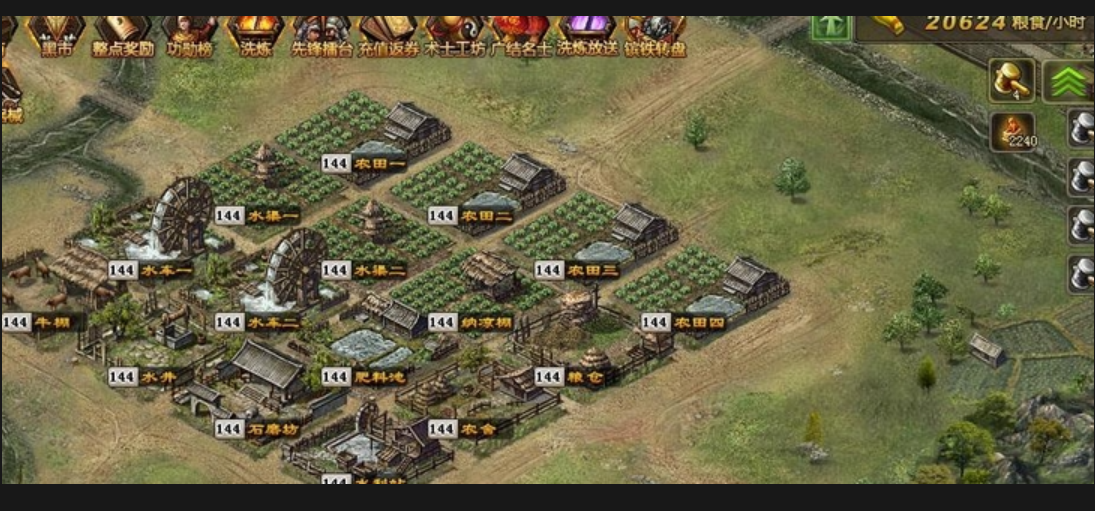Open the icon showing 2240
This screenshot has height=511, width=1095.
point(1012,131)
